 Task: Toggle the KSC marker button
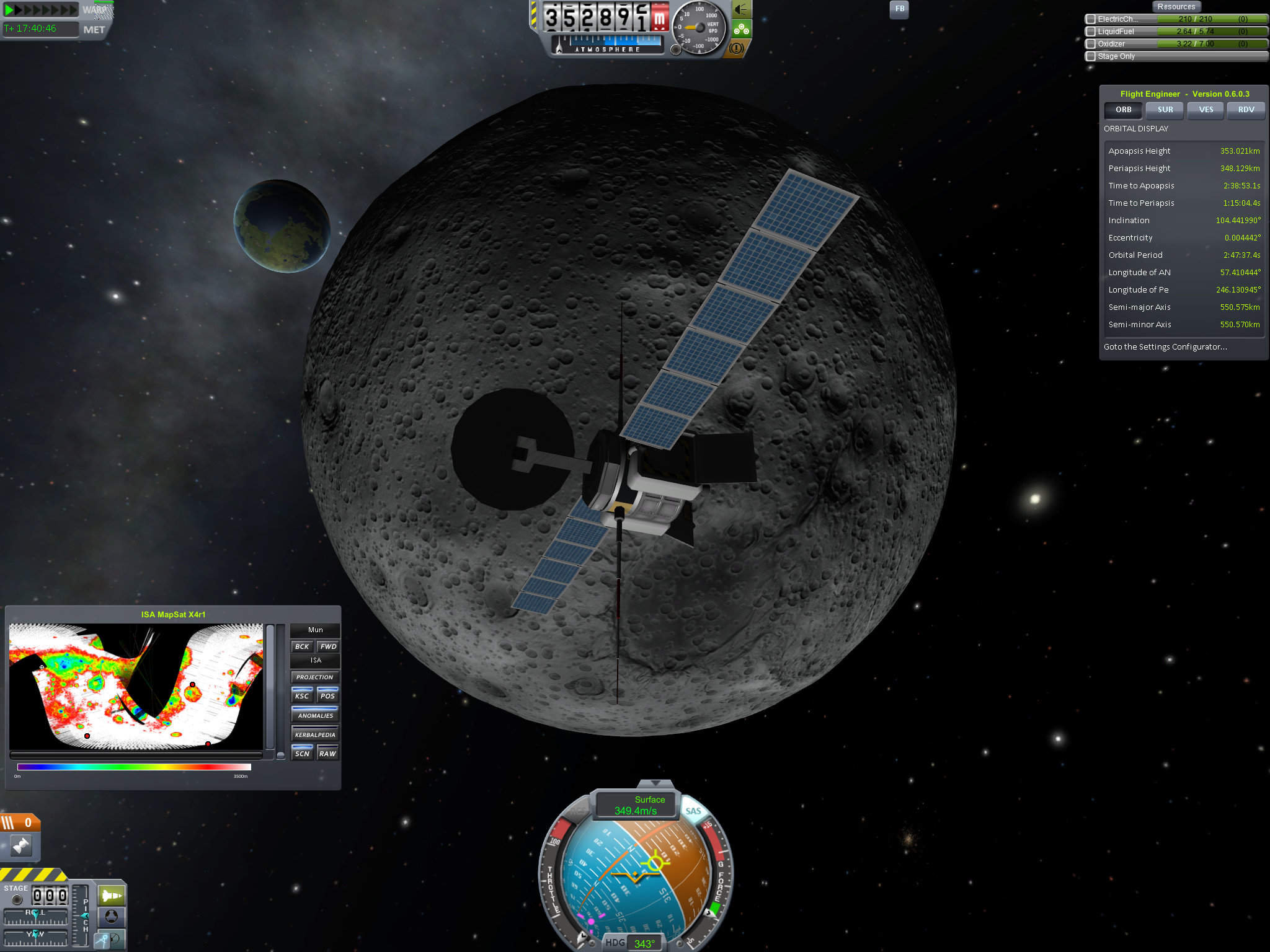tap(302, 695)
